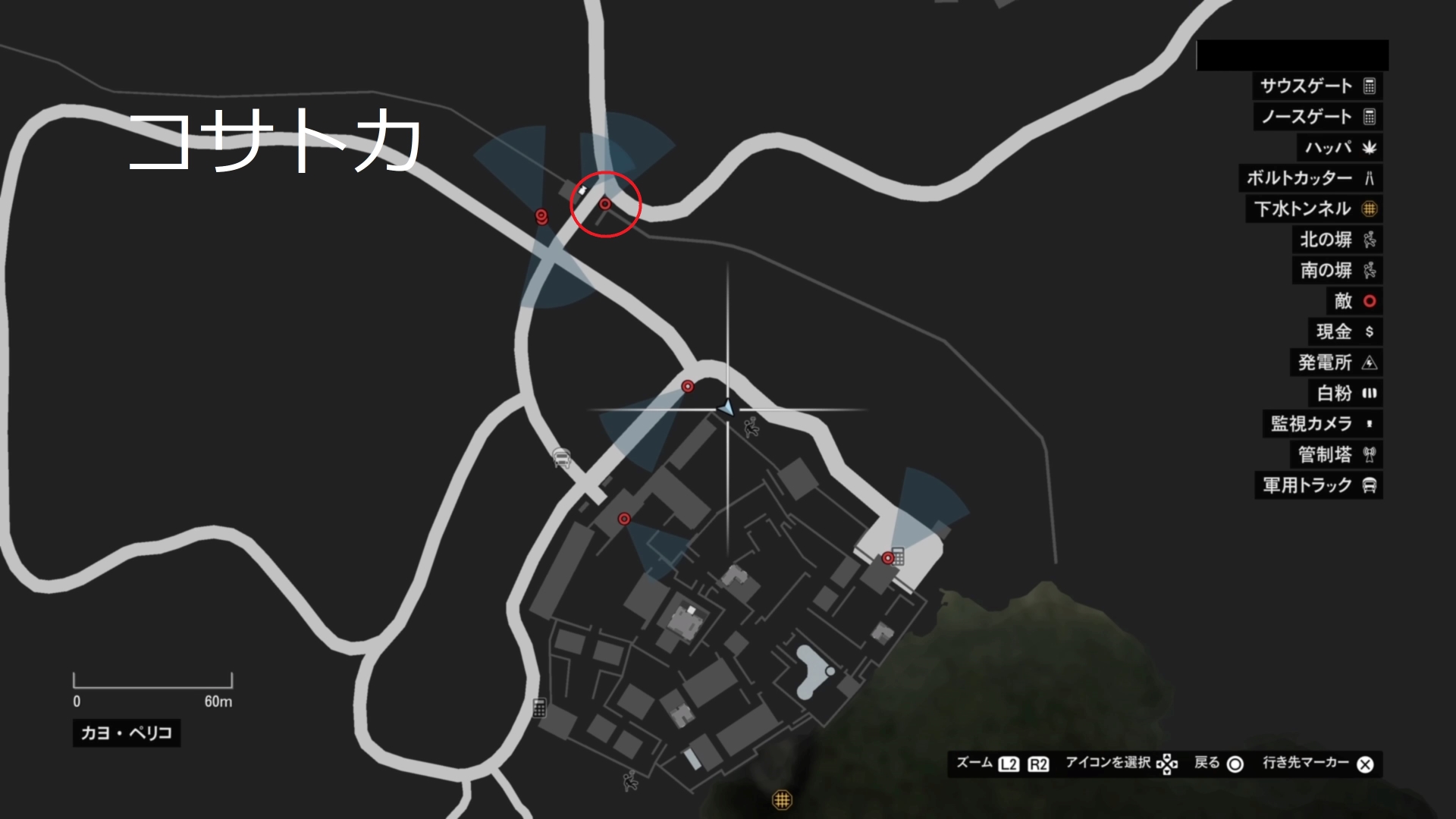Choose the 軍用トラック legend entry
The width and height of the screenshot is (1456, 819).
(x=1319, y=485)
